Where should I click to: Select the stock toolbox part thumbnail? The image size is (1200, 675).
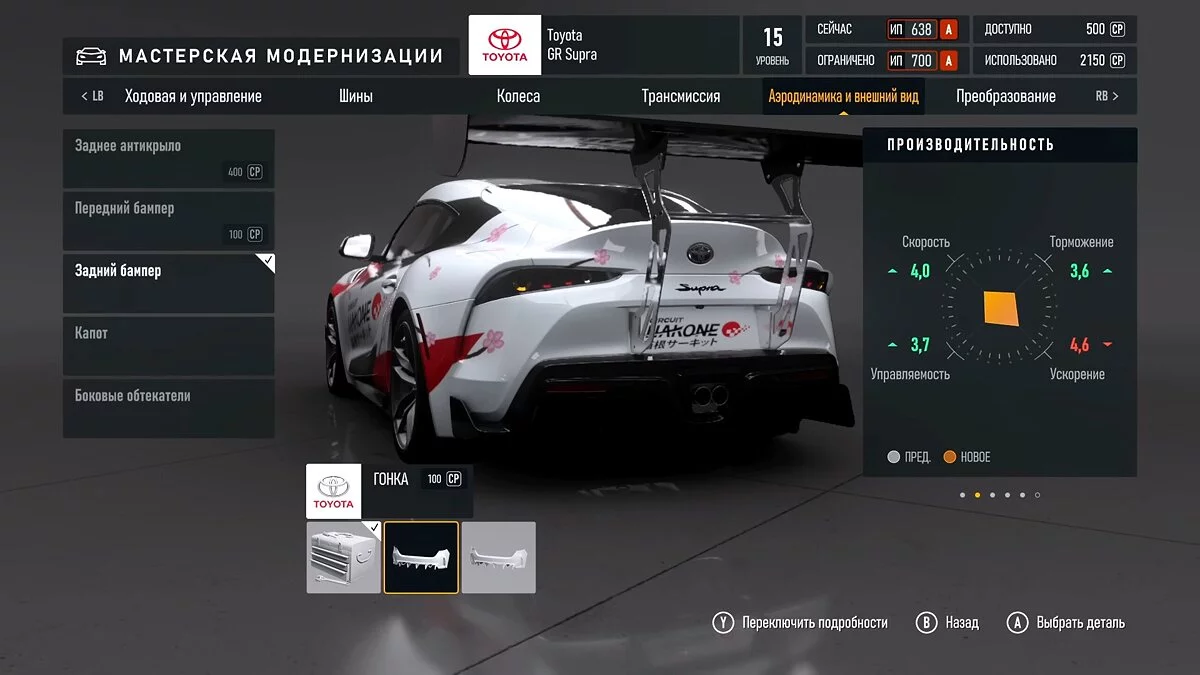(343, 557)
